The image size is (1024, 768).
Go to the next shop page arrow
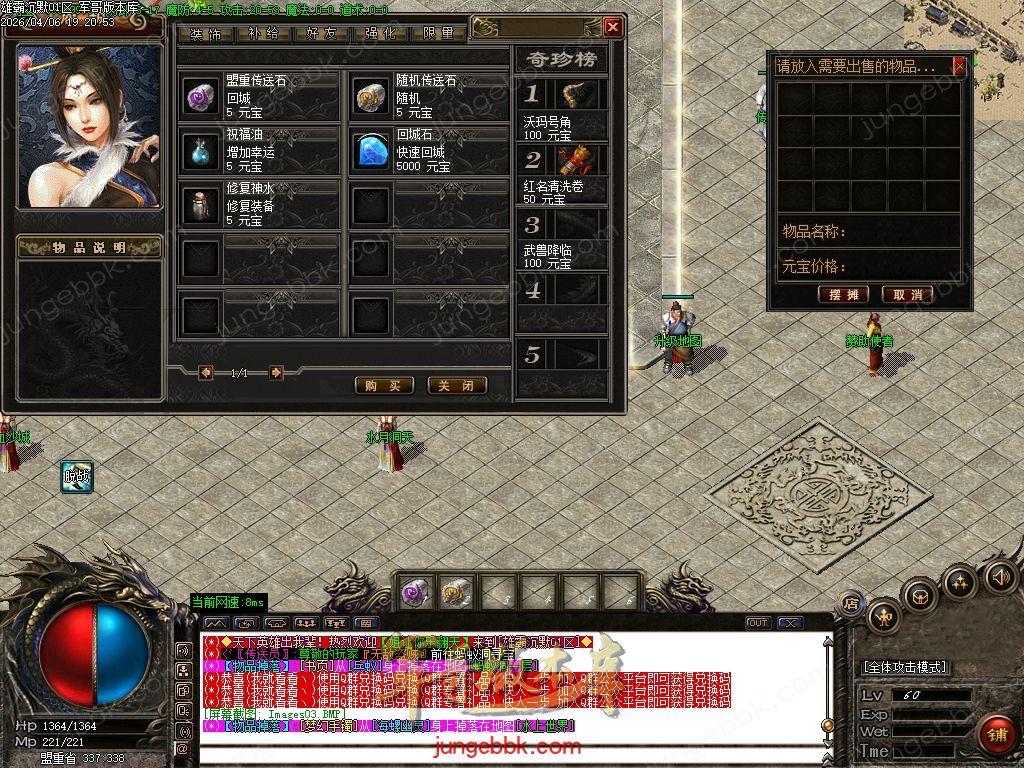click(x=276, y=373)
